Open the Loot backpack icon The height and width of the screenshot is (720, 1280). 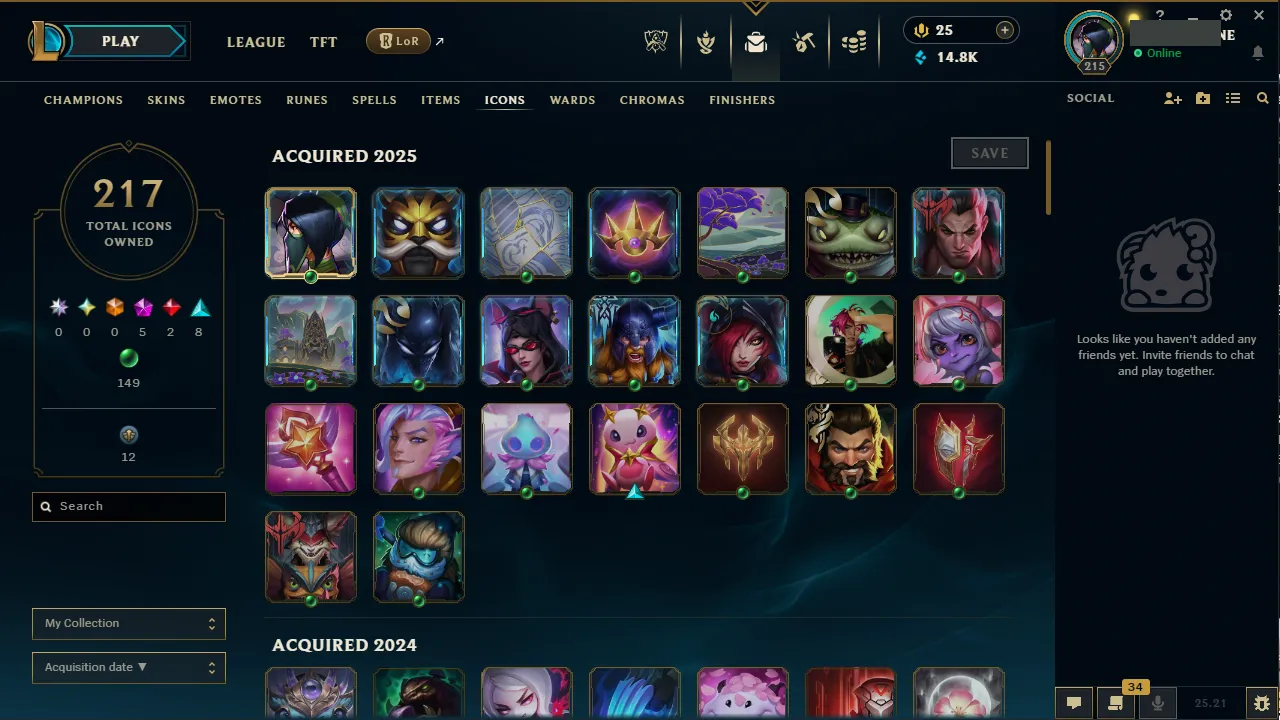pyautogui.click(x=755, y=42)
